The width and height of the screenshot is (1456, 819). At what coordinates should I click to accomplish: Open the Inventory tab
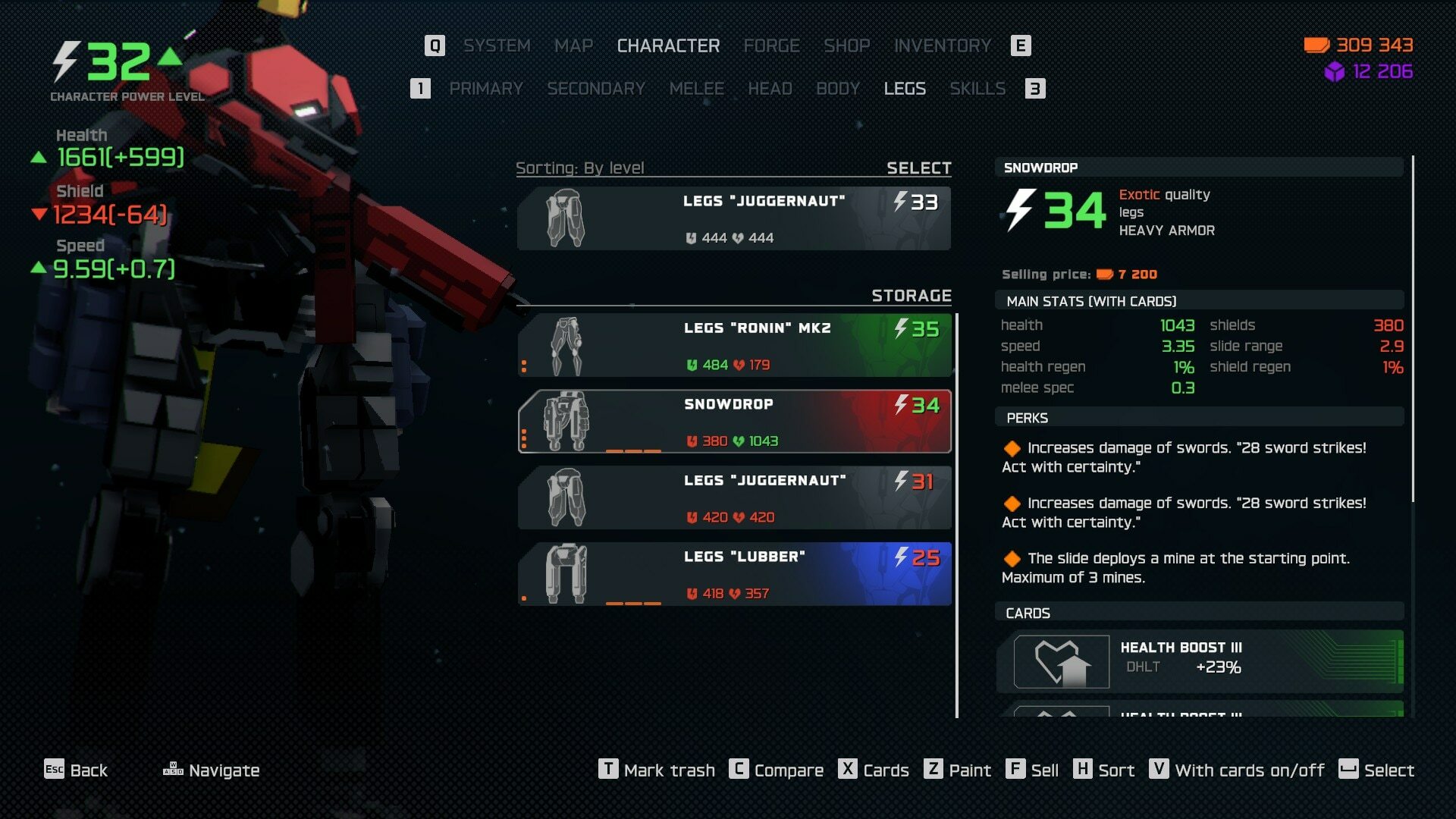[942, 46]
